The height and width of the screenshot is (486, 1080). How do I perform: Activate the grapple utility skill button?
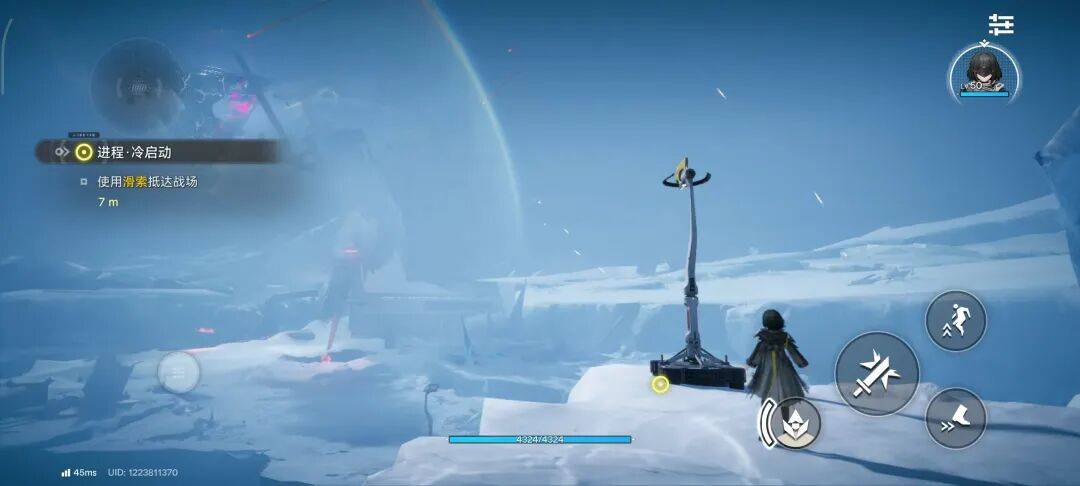796,423
